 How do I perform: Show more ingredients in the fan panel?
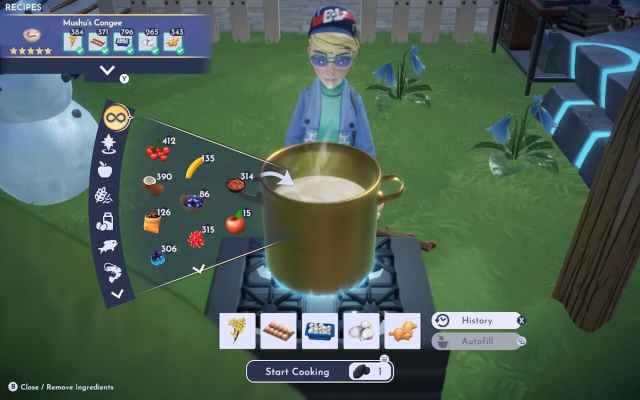click(x=198, y=268)
